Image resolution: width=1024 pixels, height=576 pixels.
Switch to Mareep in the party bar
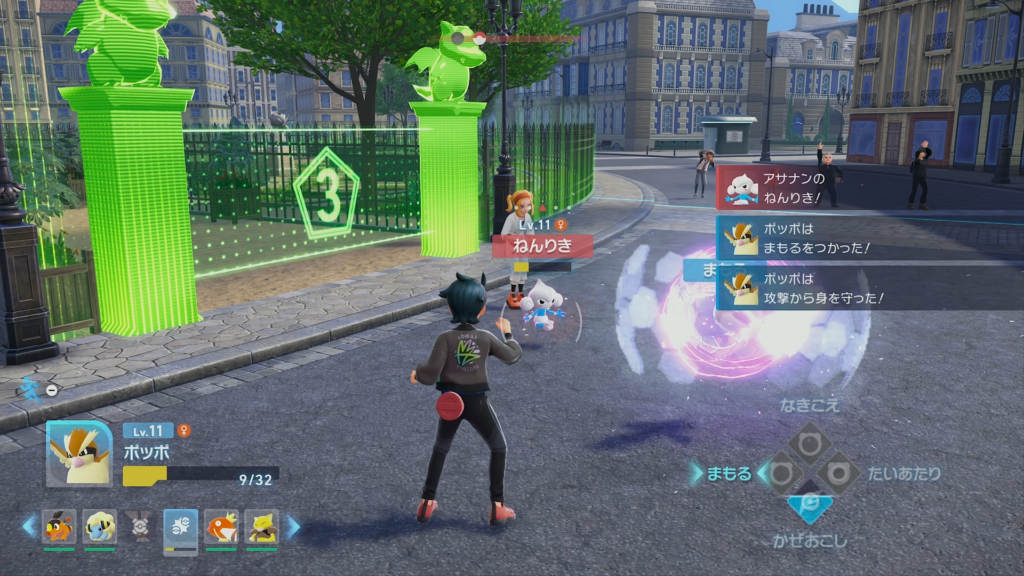click(x=99, y=527)
